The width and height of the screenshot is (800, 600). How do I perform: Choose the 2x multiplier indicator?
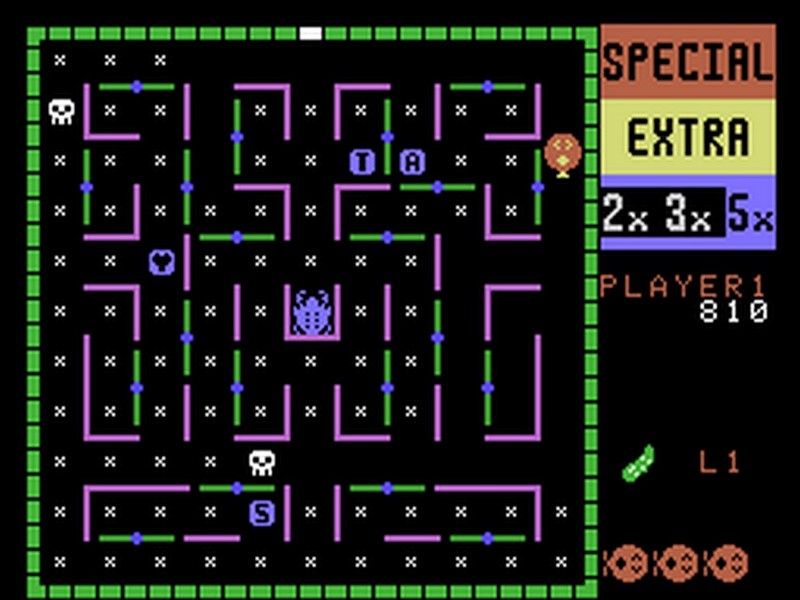click(625, 213)
